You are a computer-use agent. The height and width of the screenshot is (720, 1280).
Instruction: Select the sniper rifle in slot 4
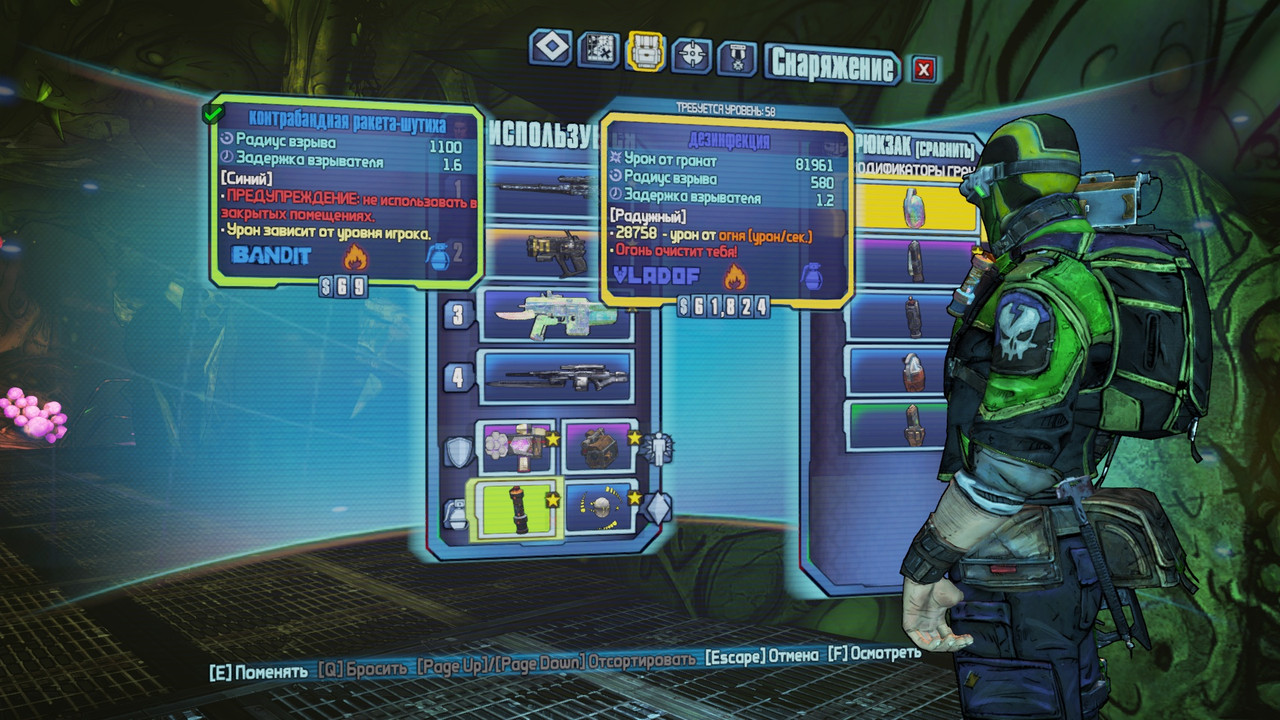pyautogui.click(x=555, y=376)
